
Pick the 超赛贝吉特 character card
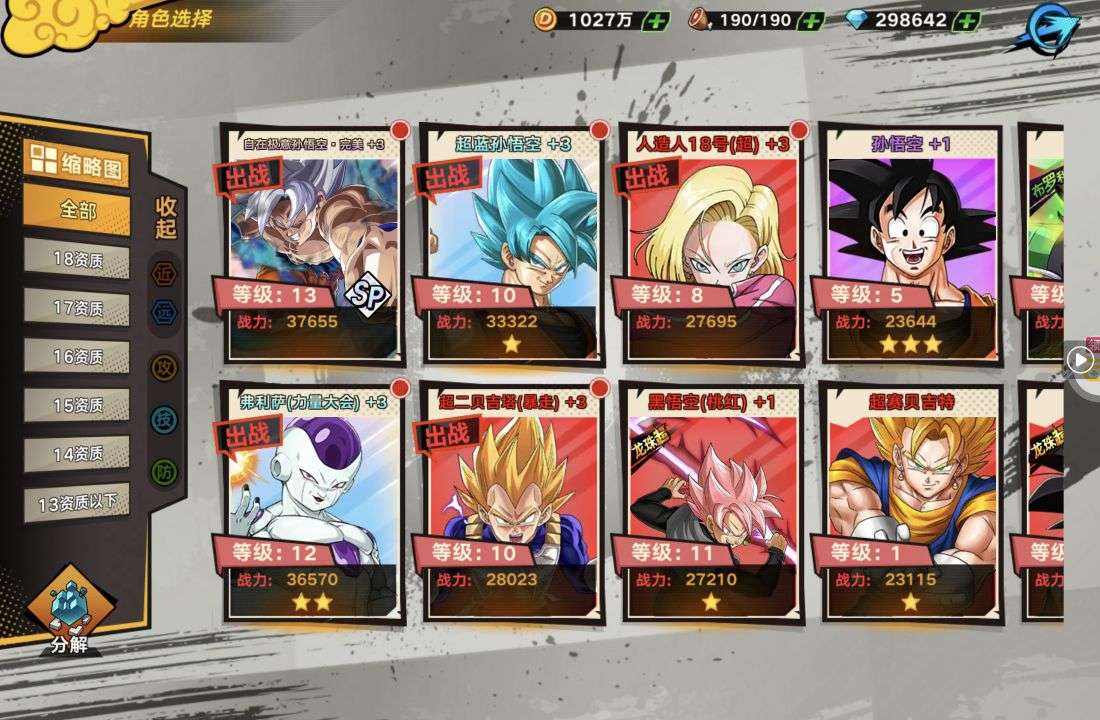(911, 500)
